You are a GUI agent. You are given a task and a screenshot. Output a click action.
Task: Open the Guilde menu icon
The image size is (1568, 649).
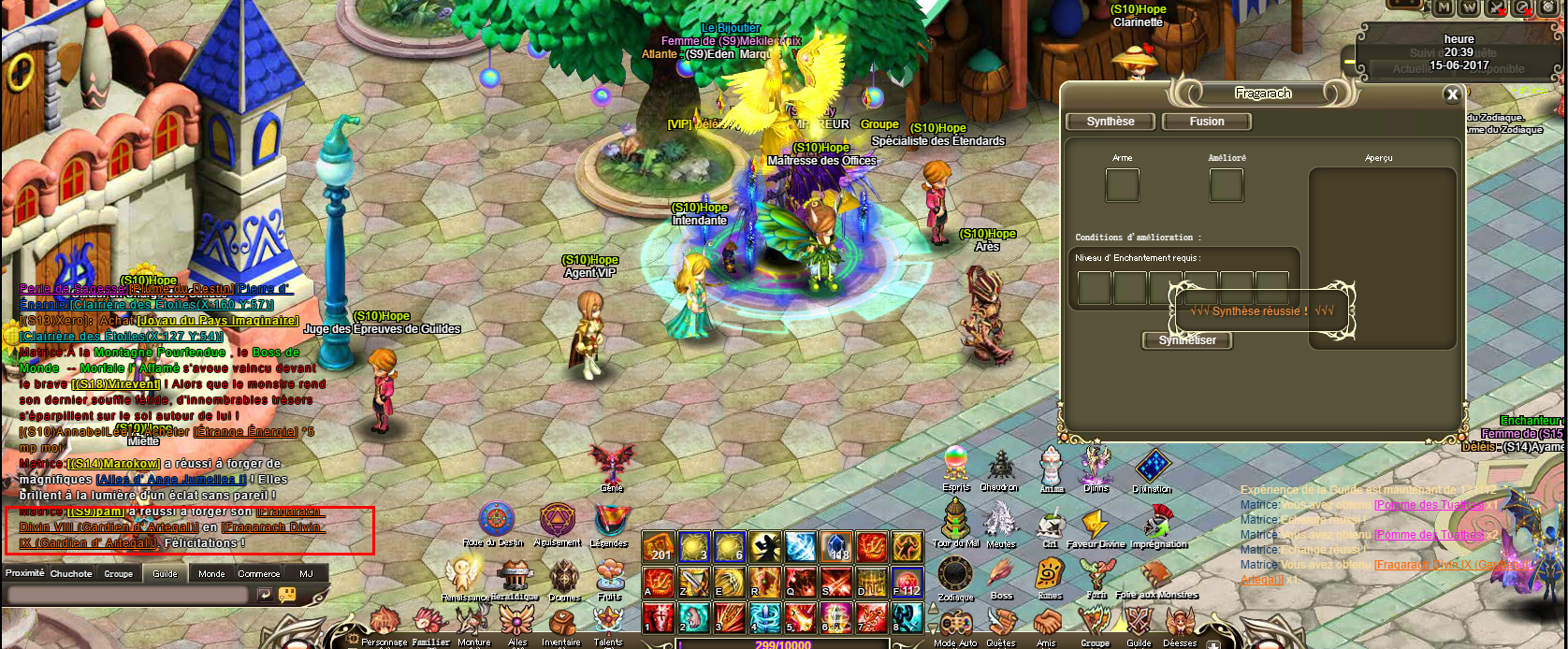coord(1139,624)
